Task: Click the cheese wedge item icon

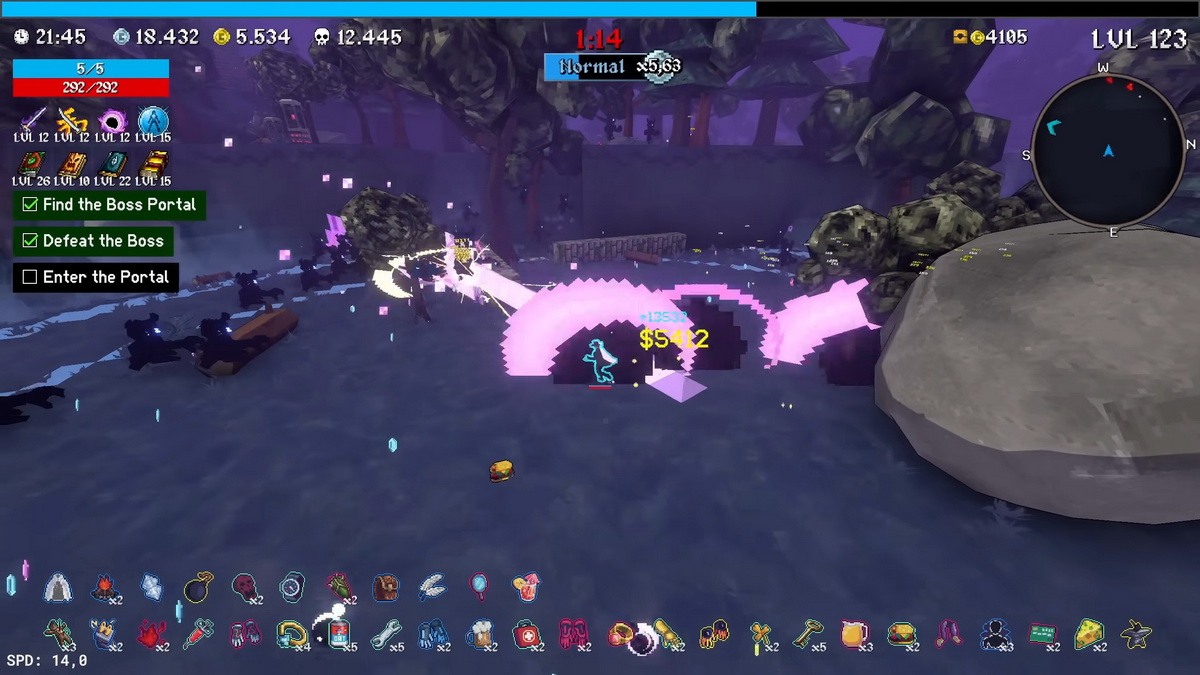Action: pos(1088,634)
